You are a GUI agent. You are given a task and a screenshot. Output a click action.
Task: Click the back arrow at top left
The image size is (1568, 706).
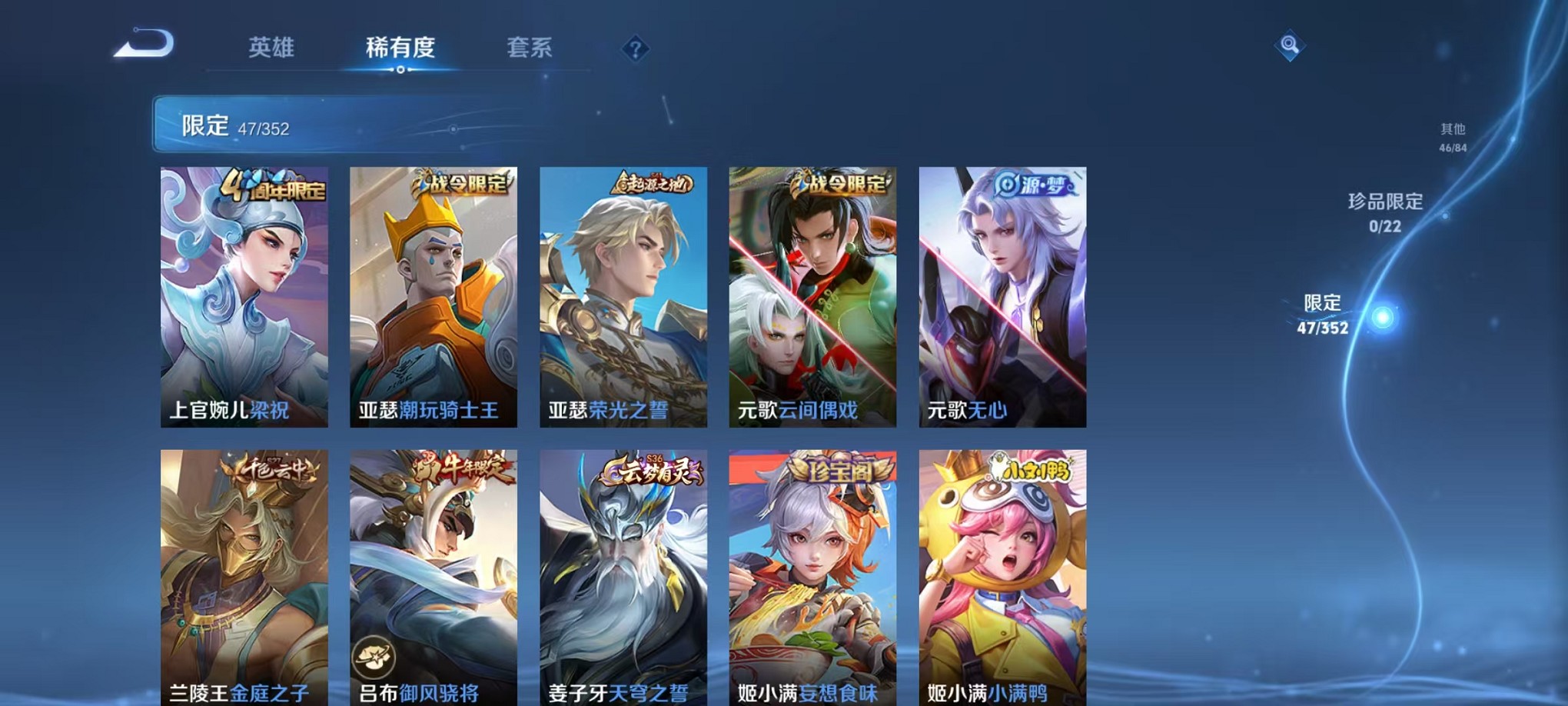(x=142, y=46)
